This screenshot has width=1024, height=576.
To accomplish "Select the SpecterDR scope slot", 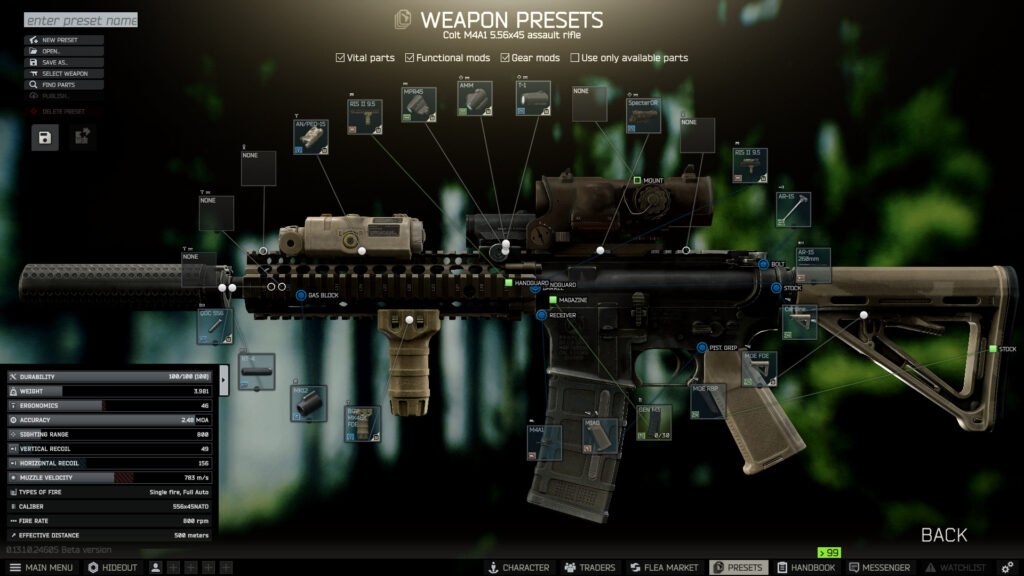I will click(x=644, y=115).
